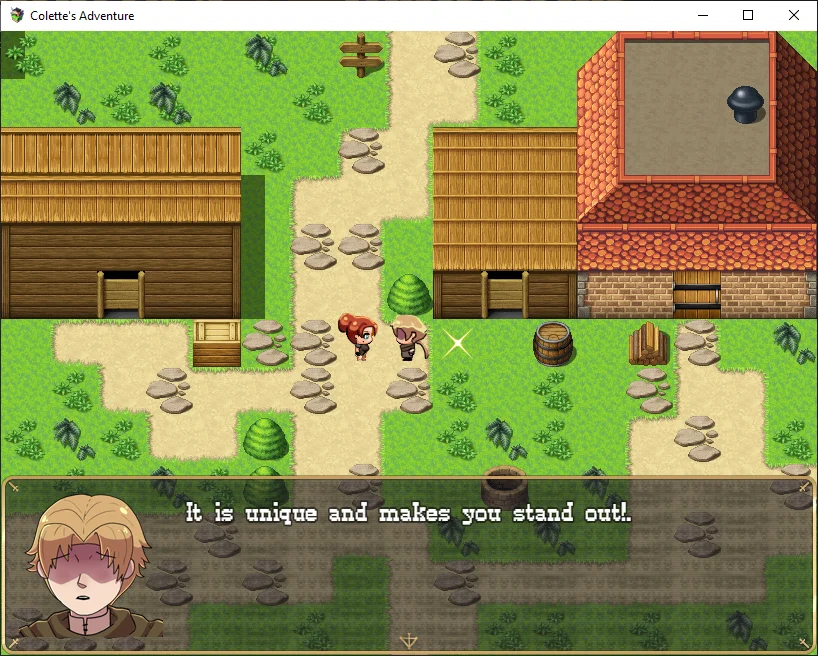Screen dimensions: 818x656
Task: Advance dialogue using the continue arrow
Action: click(408, 641)
